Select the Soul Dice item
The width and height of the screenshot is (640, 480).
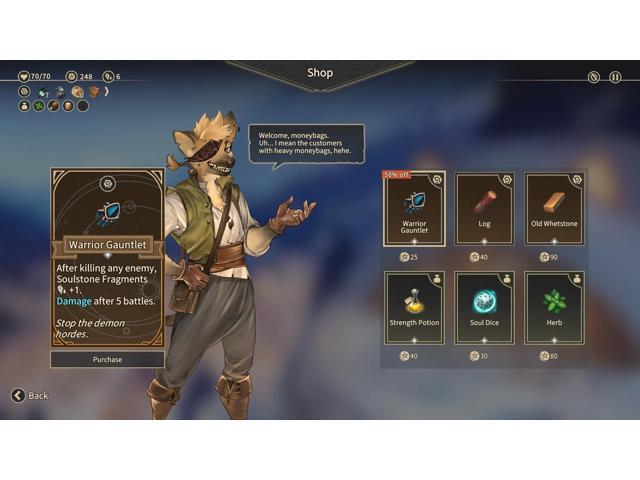[484, 308]
